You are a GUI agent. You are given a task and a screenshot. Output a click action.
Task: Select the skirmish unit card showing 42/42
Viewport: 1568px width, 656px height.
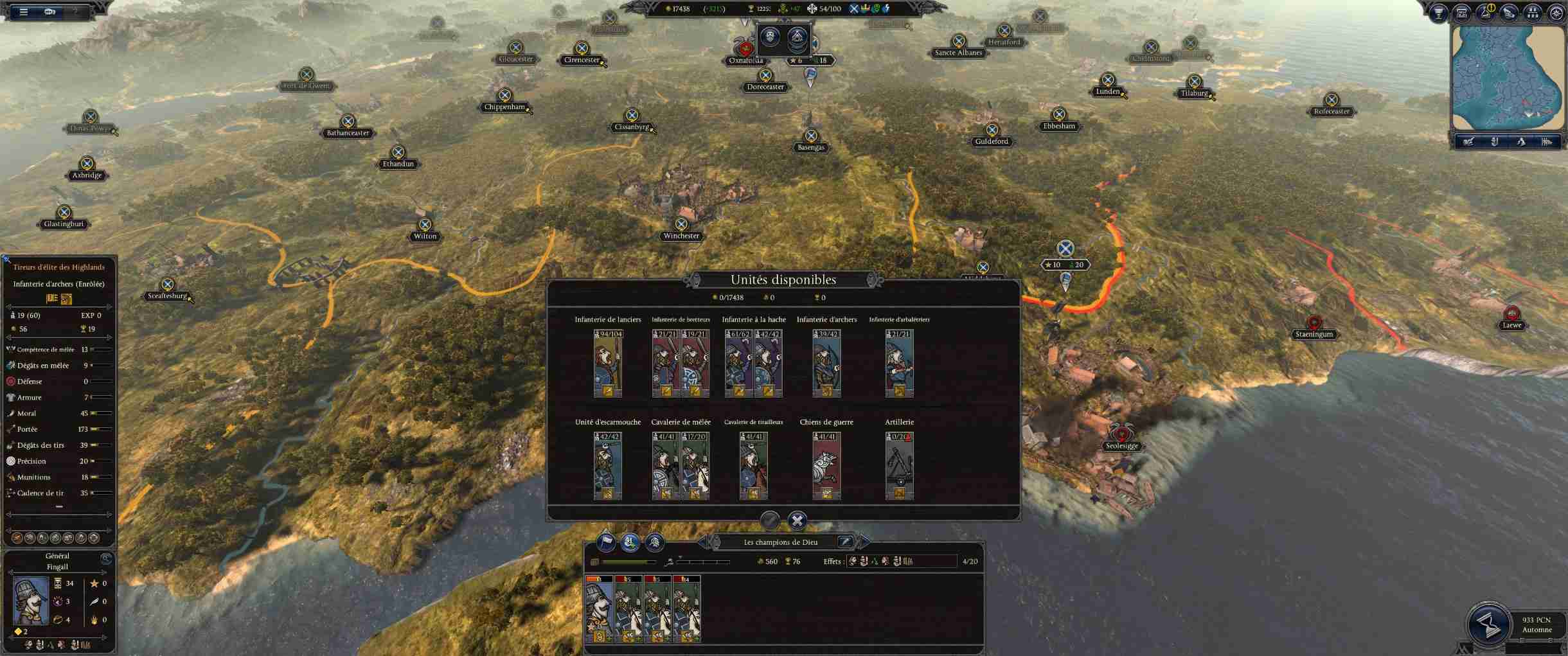tap(607, 466)
